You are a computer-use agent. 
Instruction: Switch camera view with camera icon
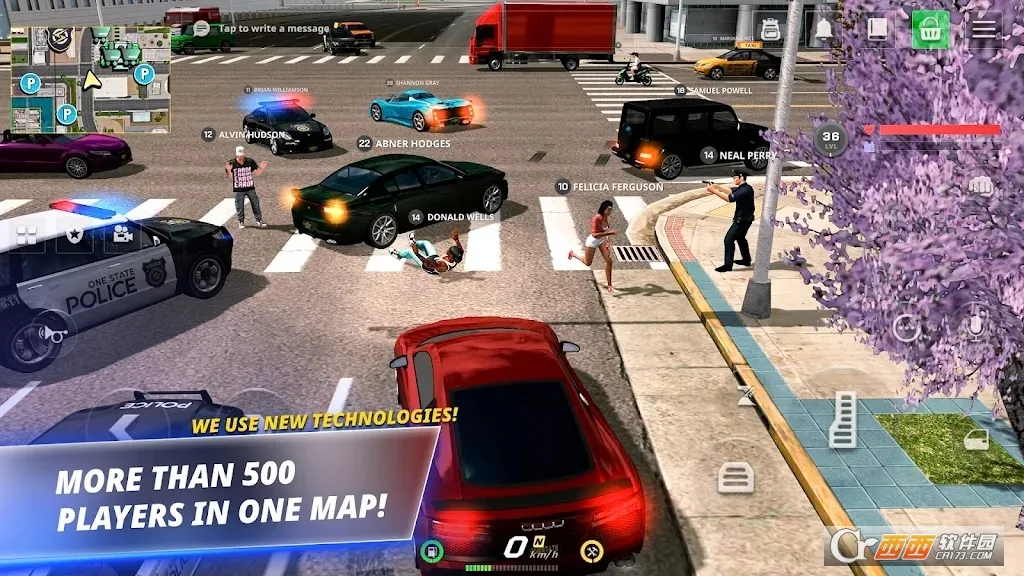[123, 234]
